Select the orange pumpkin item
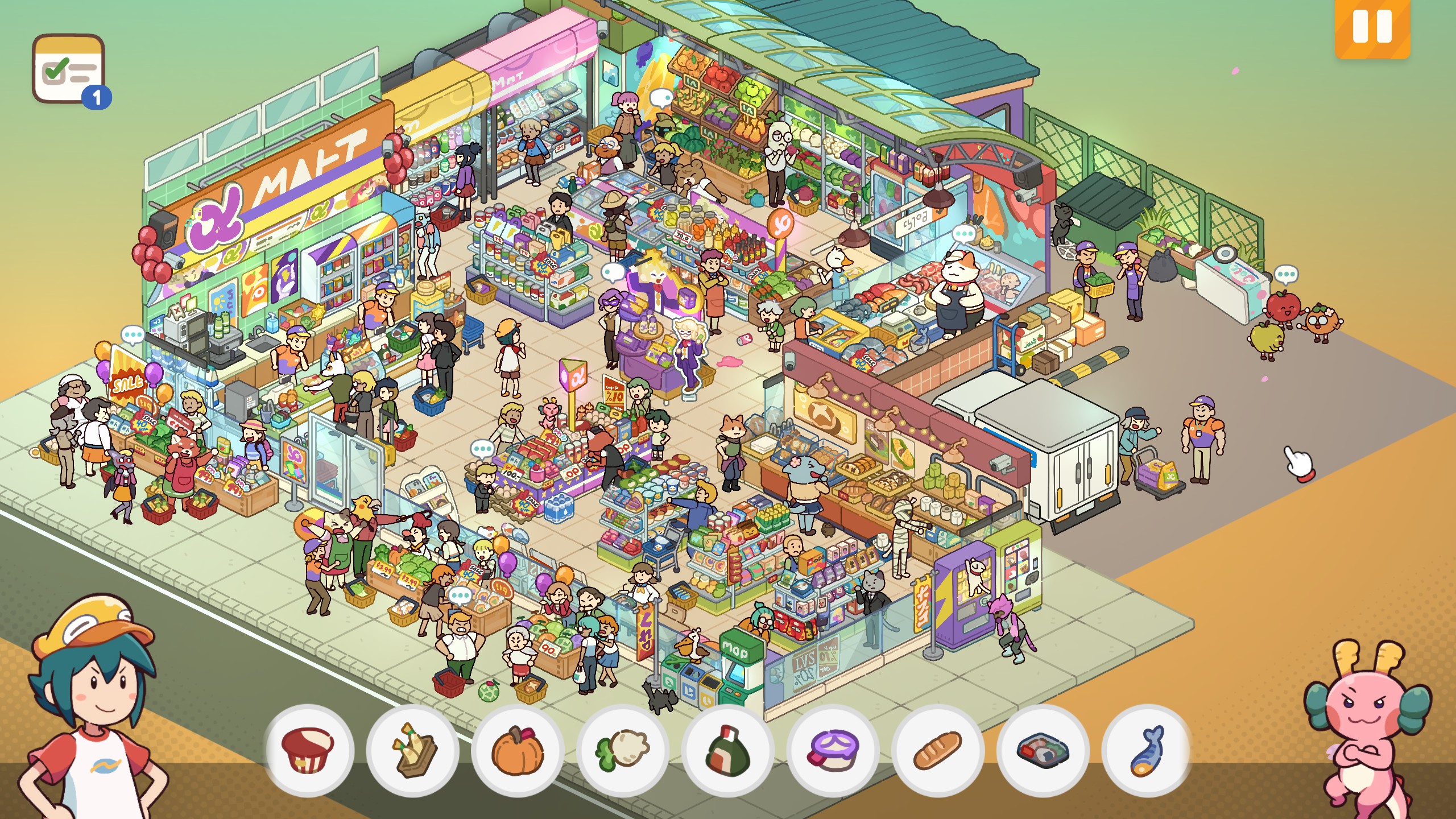Image resolution: width=1456 pixels, height=819 pixels. pos(518,750)
